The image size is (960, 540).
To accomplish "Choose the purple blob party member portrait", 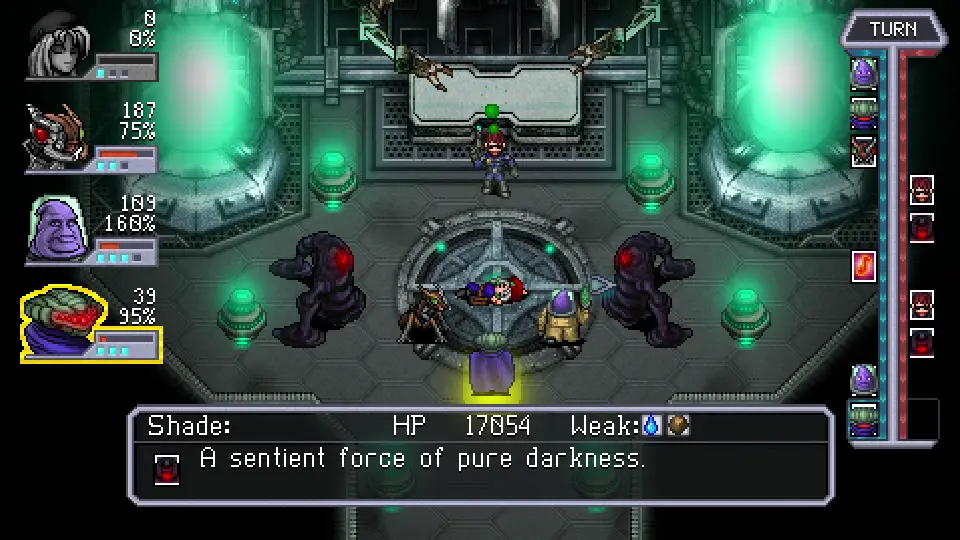I will click(58, 231).
